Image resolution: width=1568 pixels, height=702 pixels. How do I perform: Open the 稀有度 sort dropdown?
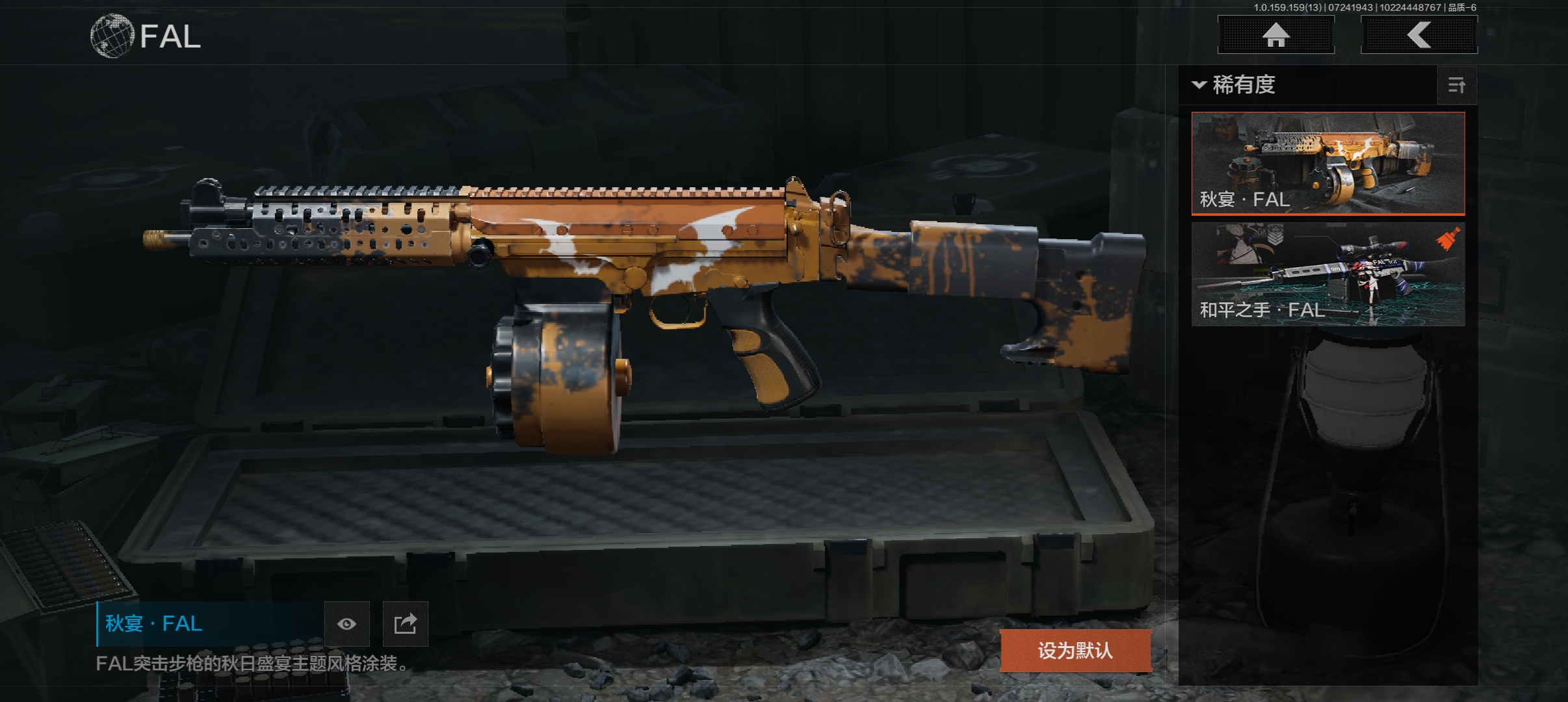coord(1235,85)
